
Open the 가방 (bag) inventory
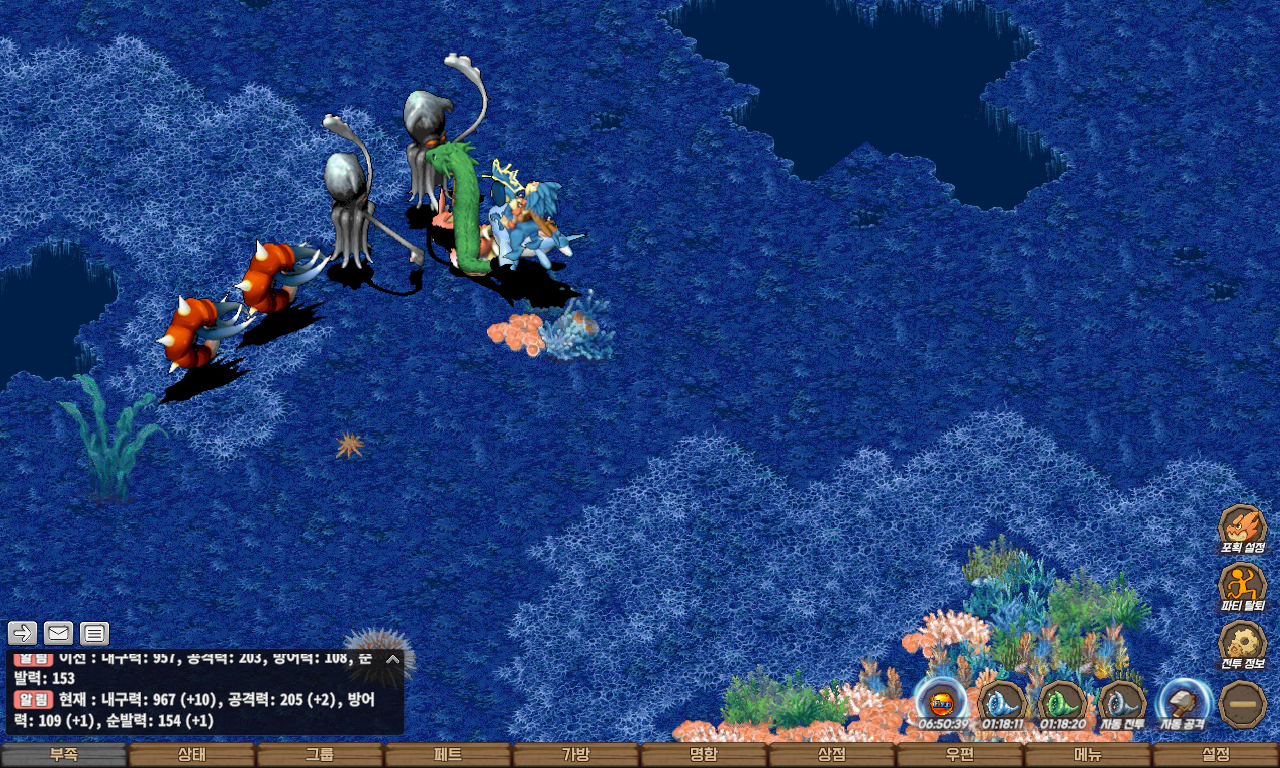click(576, 755)
